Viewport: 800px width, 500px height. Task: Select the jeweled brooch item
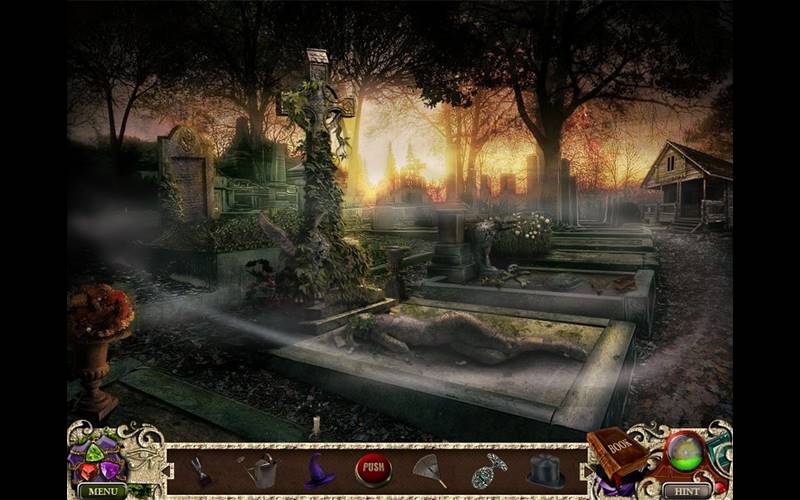pyautogui.click(x=489, y=470)
